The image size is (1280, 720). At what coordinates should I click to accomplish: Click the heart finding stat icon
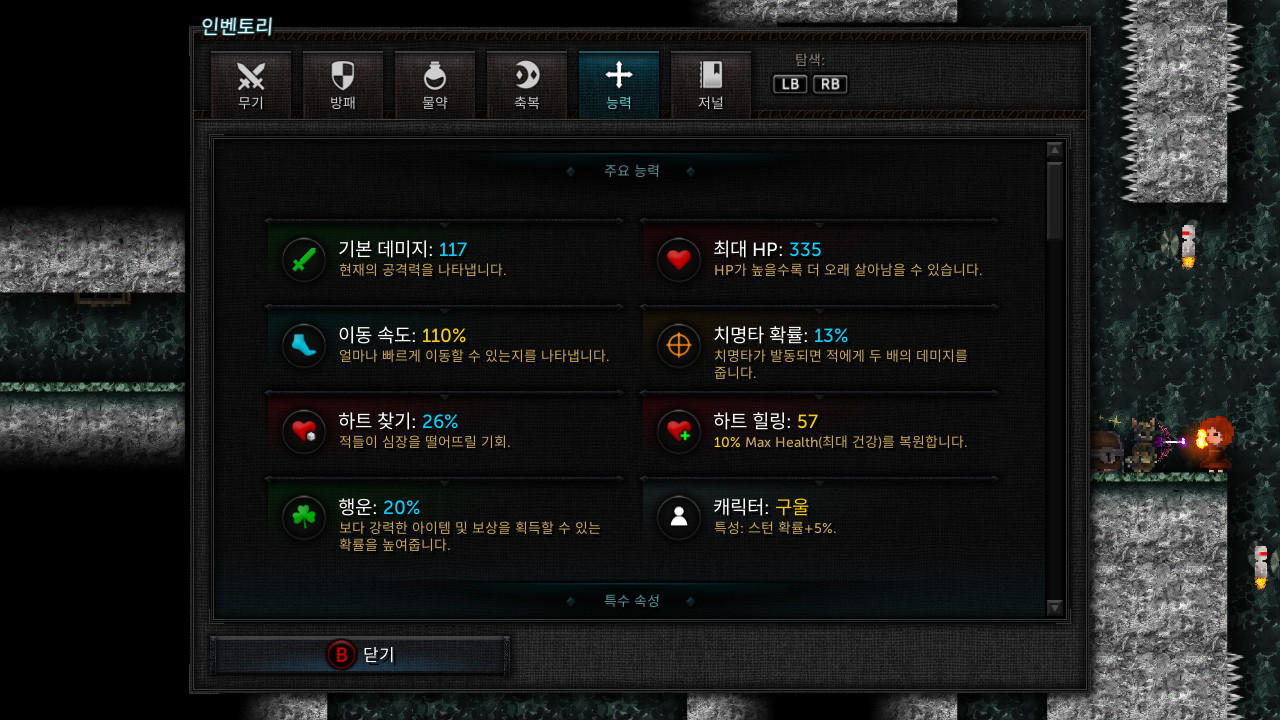tap(303, 431)
